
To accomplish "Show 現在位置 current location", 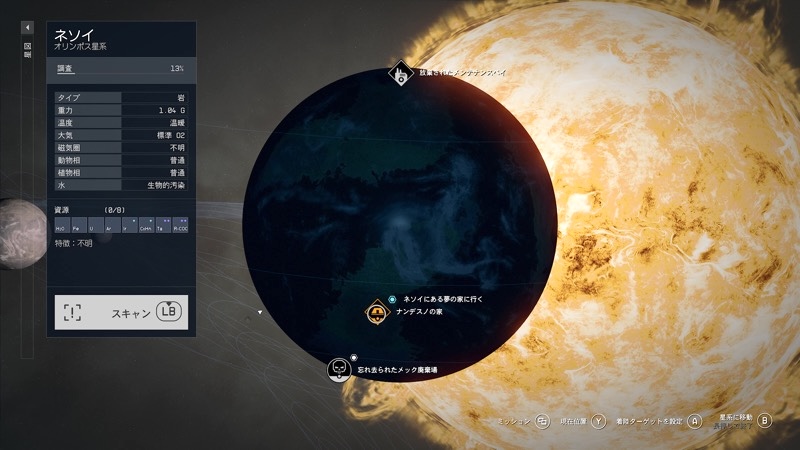I will pyautogui.click(x=598, y=421).
